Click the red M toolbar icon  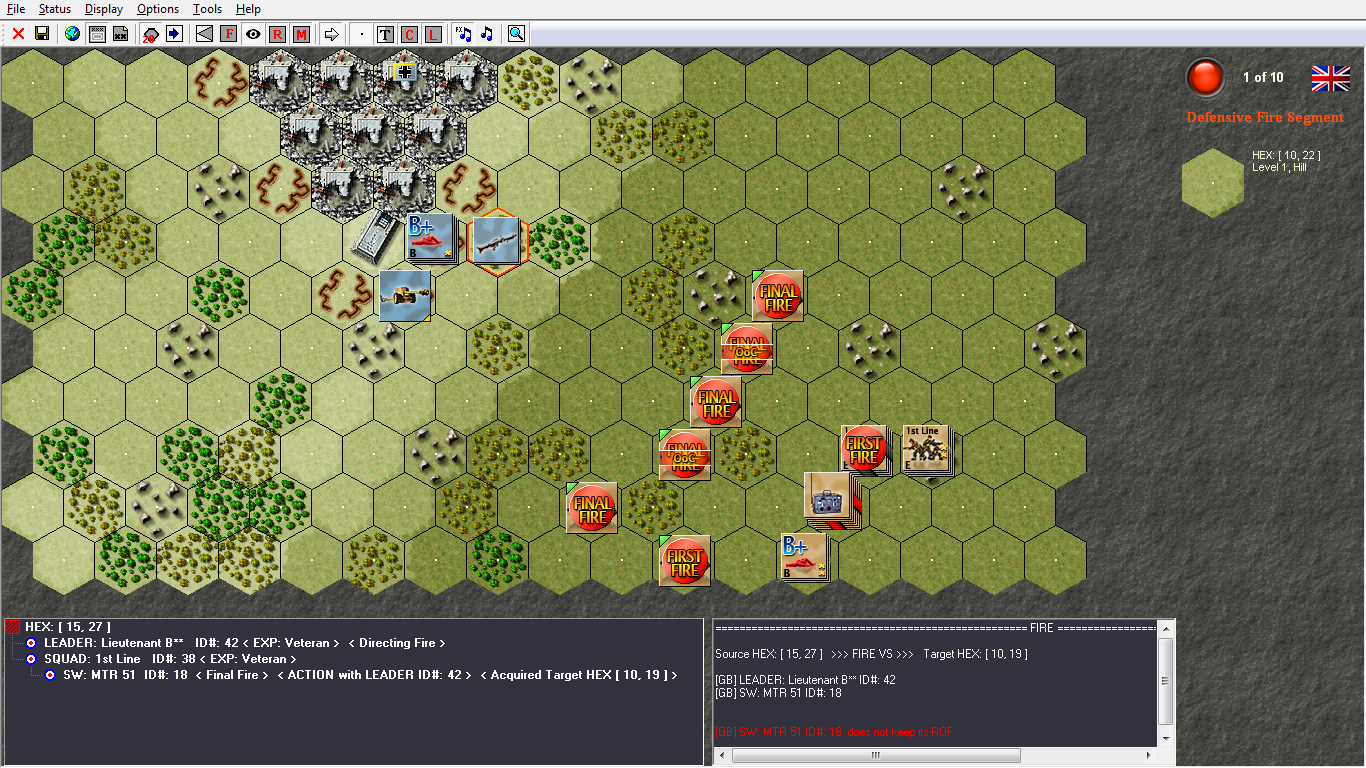[302, 34]
